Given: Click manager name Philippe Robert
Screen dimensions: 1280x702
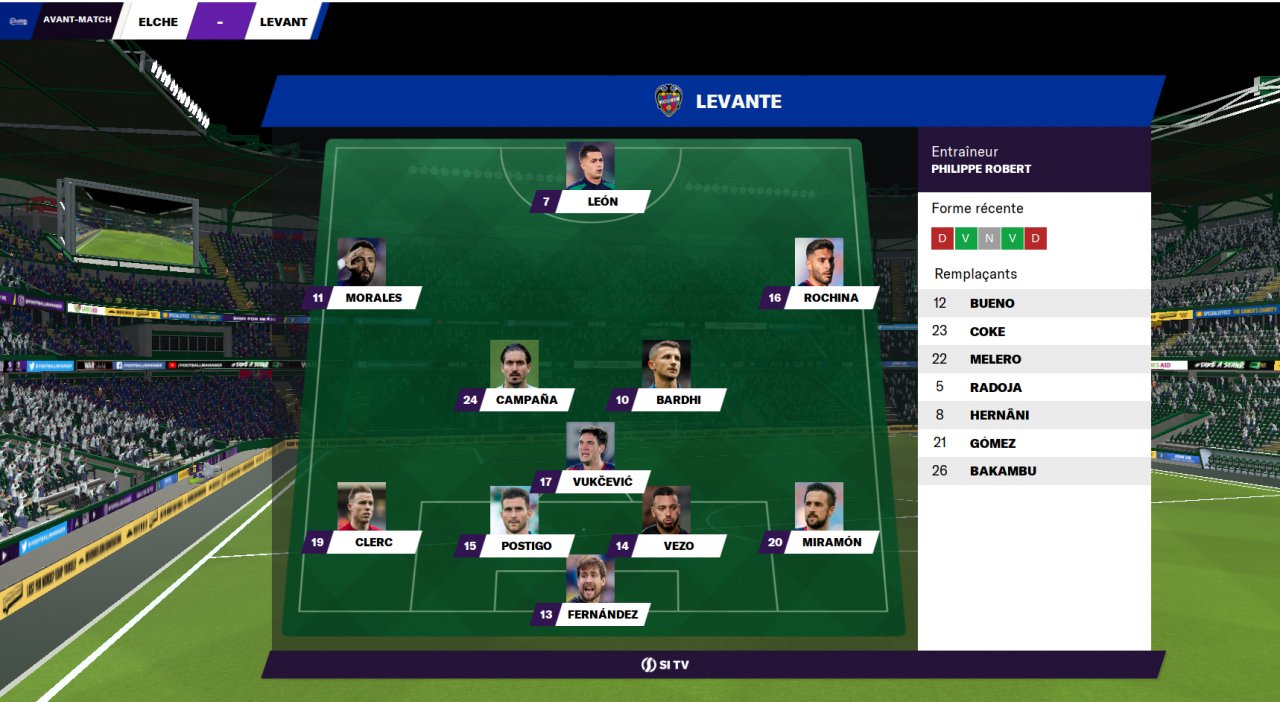Looking at the screenshot, I should (981, 169).
